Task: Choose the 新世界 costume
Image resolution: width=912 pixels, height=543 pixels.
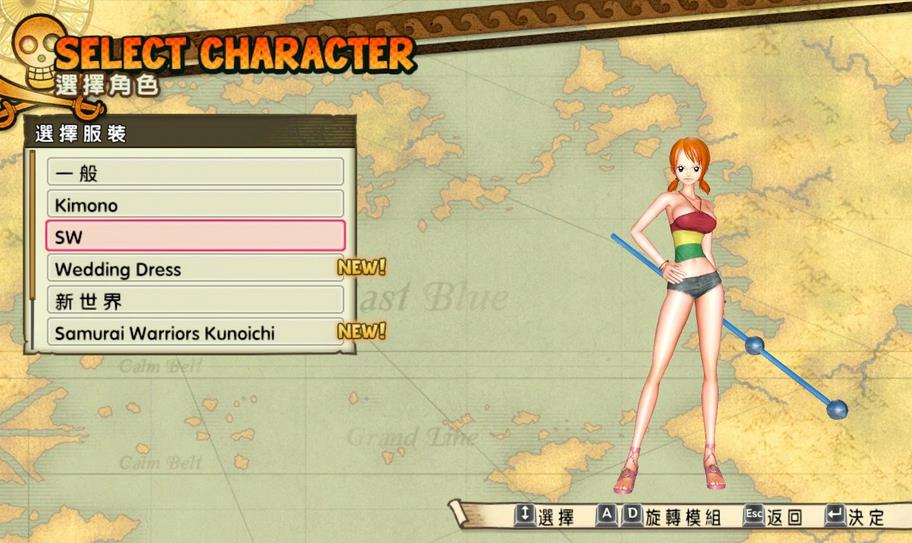Action: click(195, 300)
